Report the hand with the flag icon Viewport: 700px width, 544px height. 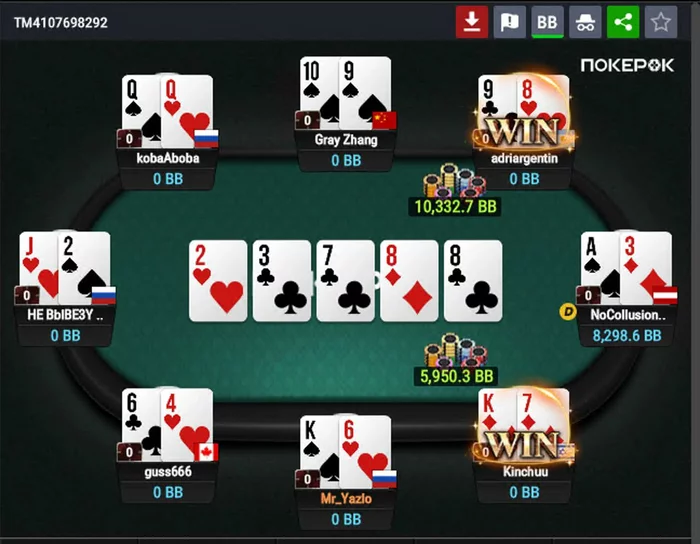point(509,22)
